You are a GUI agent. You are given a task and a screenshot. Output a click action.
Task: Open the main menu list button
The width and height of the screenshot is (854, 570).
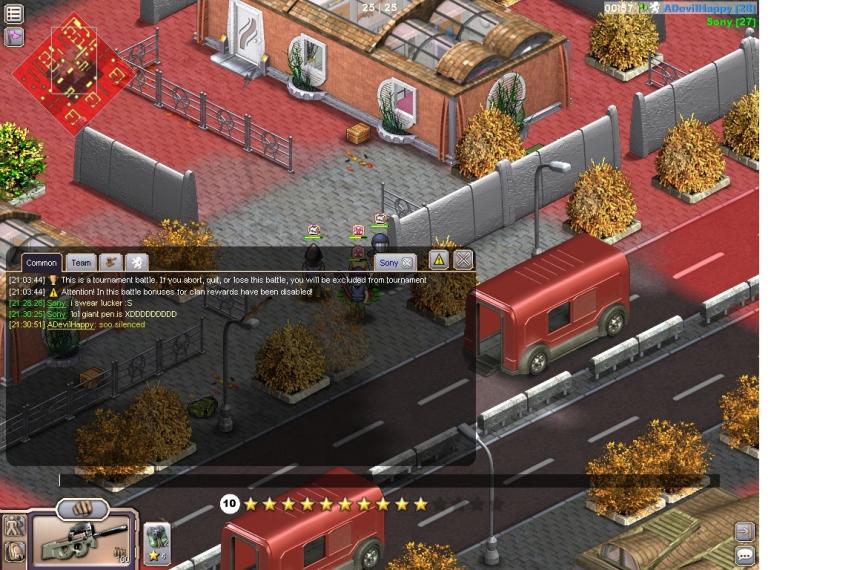click(14, 14)
